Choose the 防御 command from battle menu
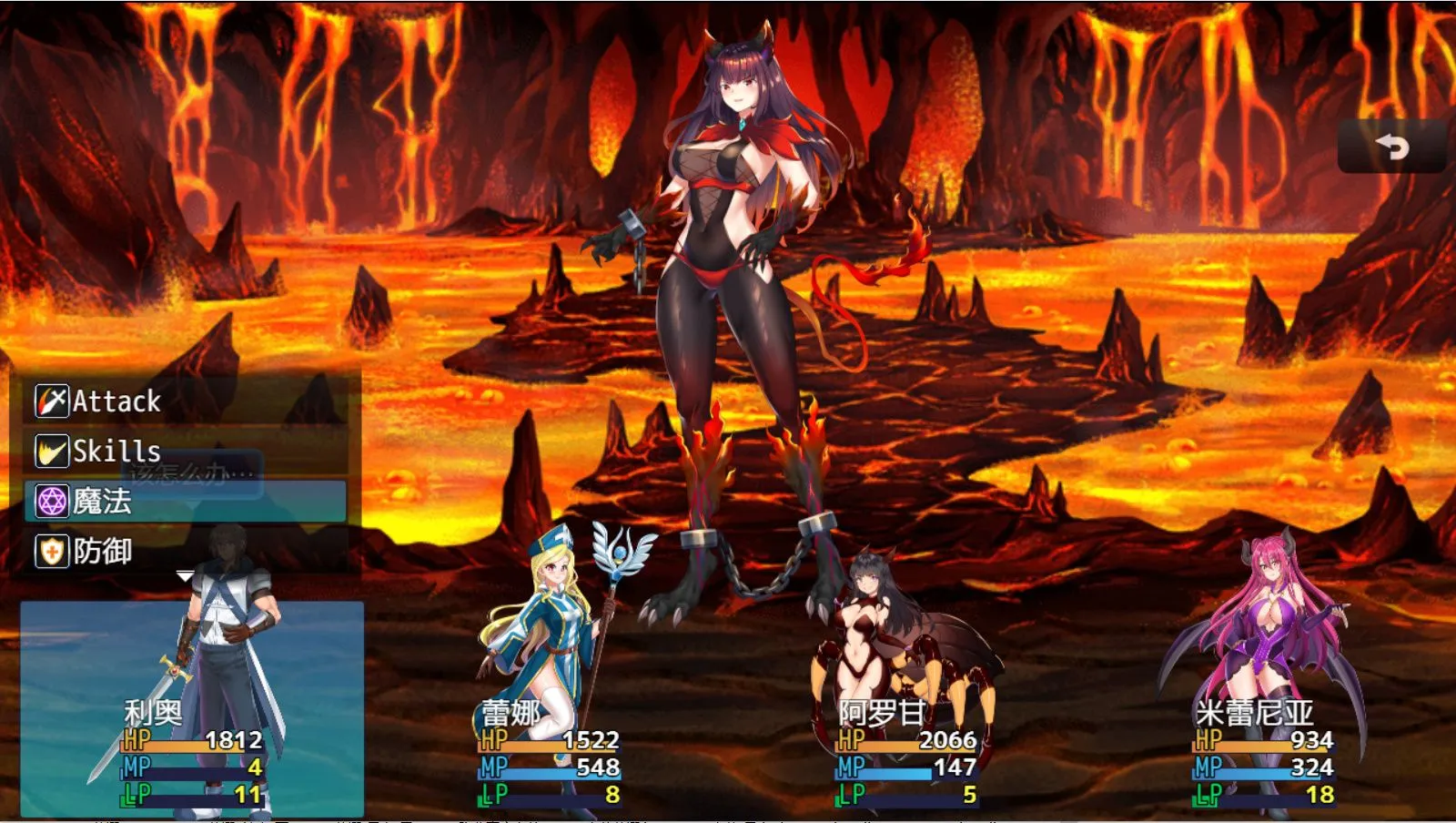Screen dimensions: 1456x823 (x=105, y=553)
